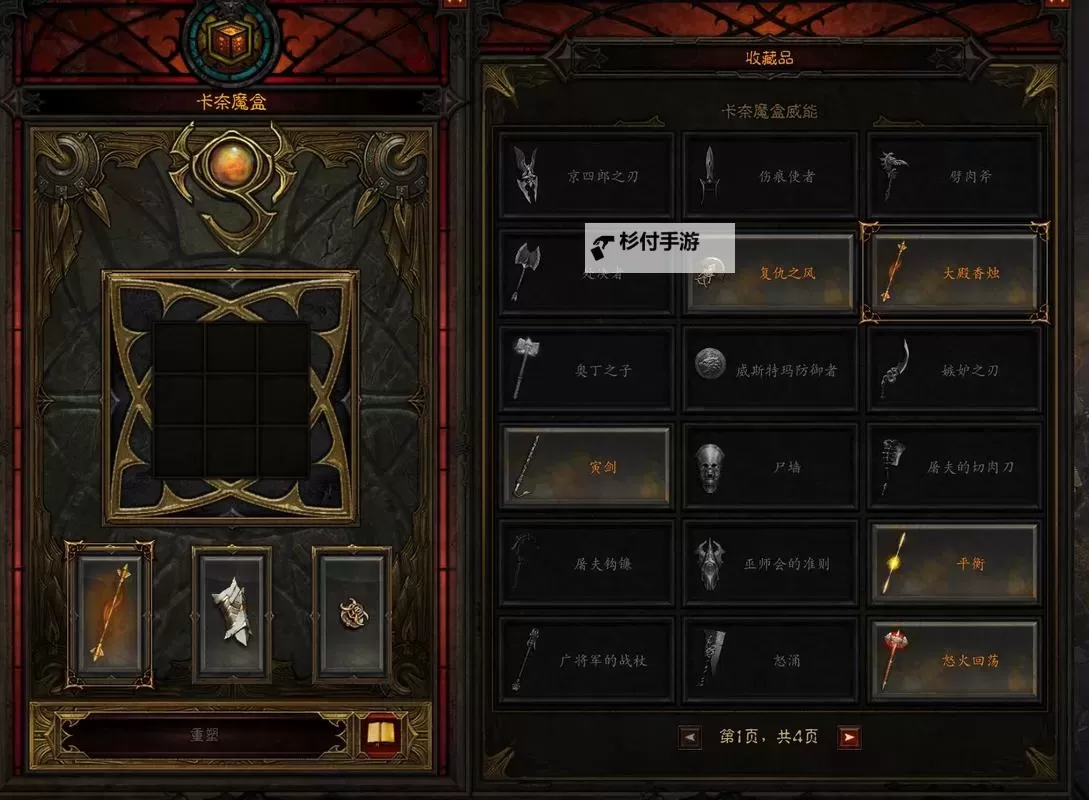Choose the 奥丁之子 power entry
The height and width of the screenshot is (800, 1089).
tap(586, 370)
